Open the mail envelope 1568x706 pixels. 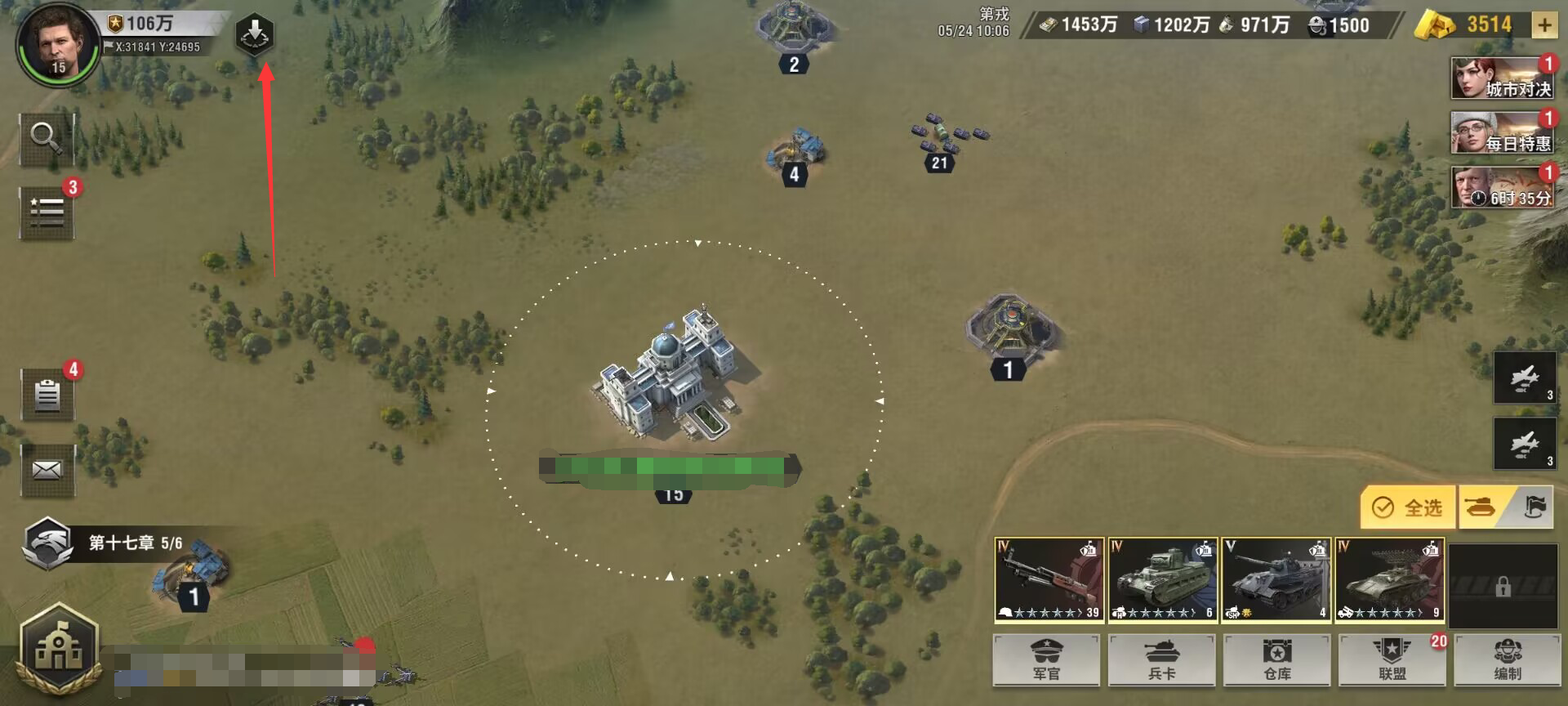(x=47, y=470)
